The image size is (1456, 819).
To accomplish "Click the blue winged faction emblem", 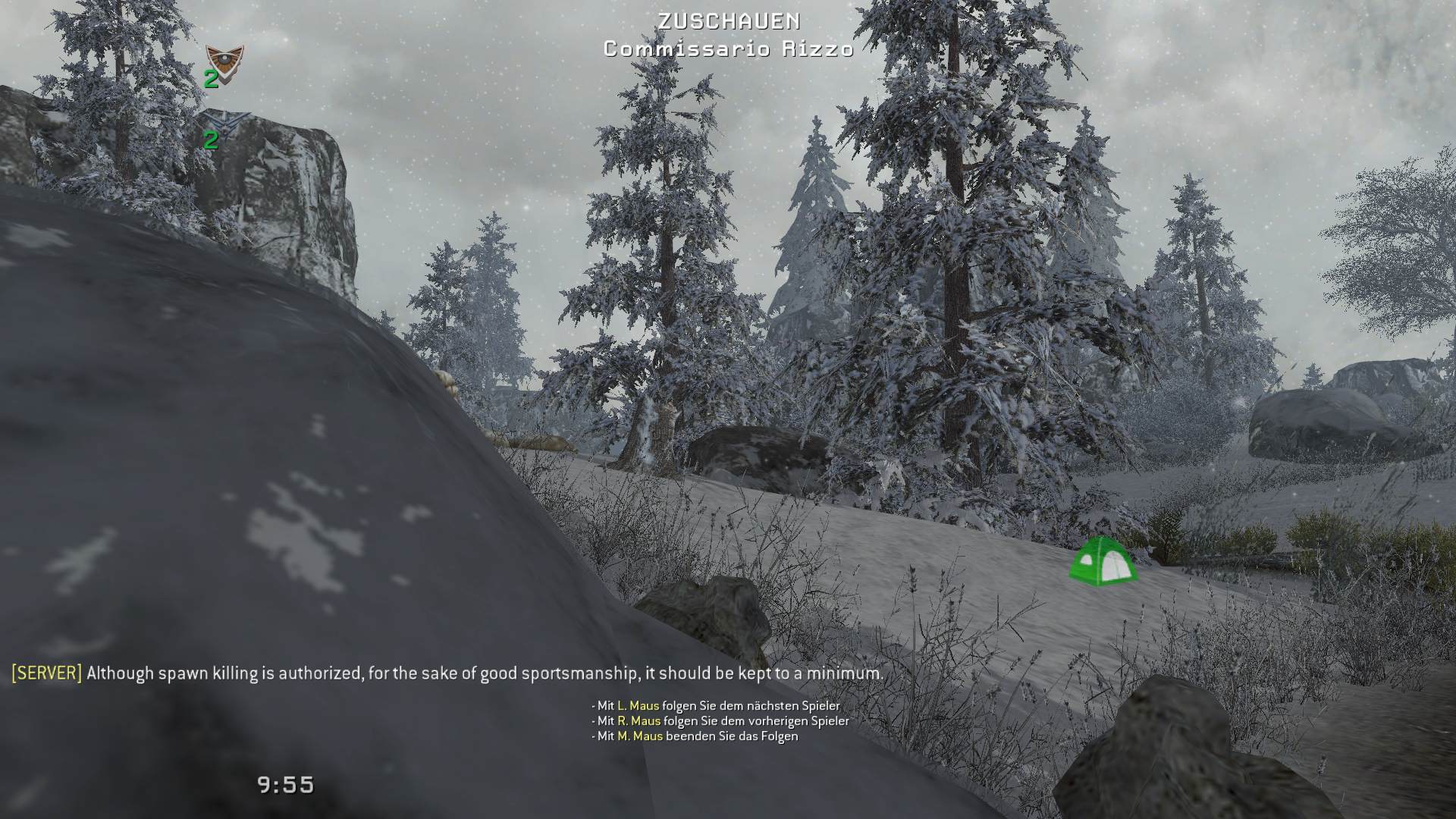I will tap(223, 121).
